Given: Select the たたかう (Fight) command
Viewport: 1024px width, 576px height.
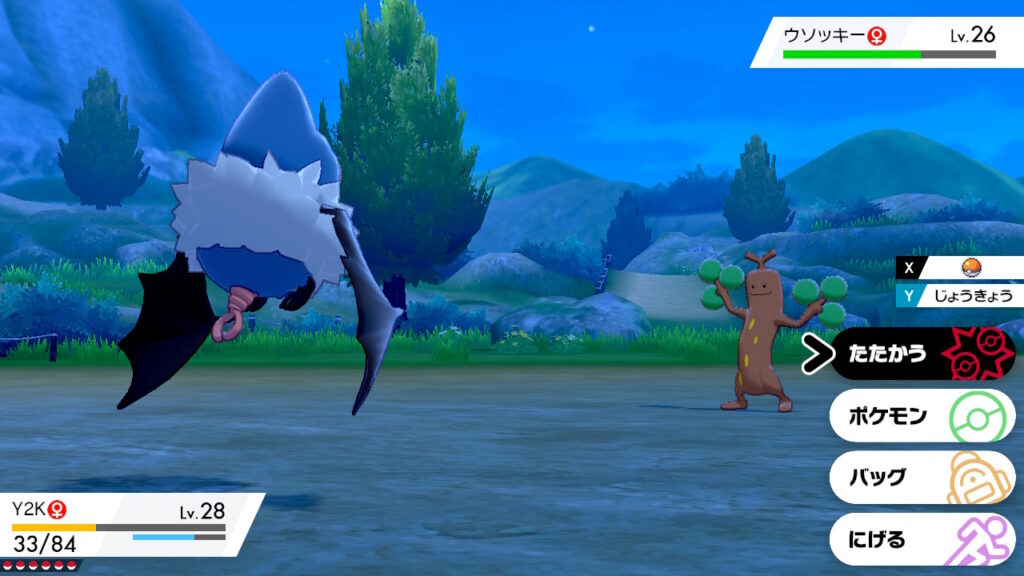Looking at the screenshot, I should coord(920,354).
